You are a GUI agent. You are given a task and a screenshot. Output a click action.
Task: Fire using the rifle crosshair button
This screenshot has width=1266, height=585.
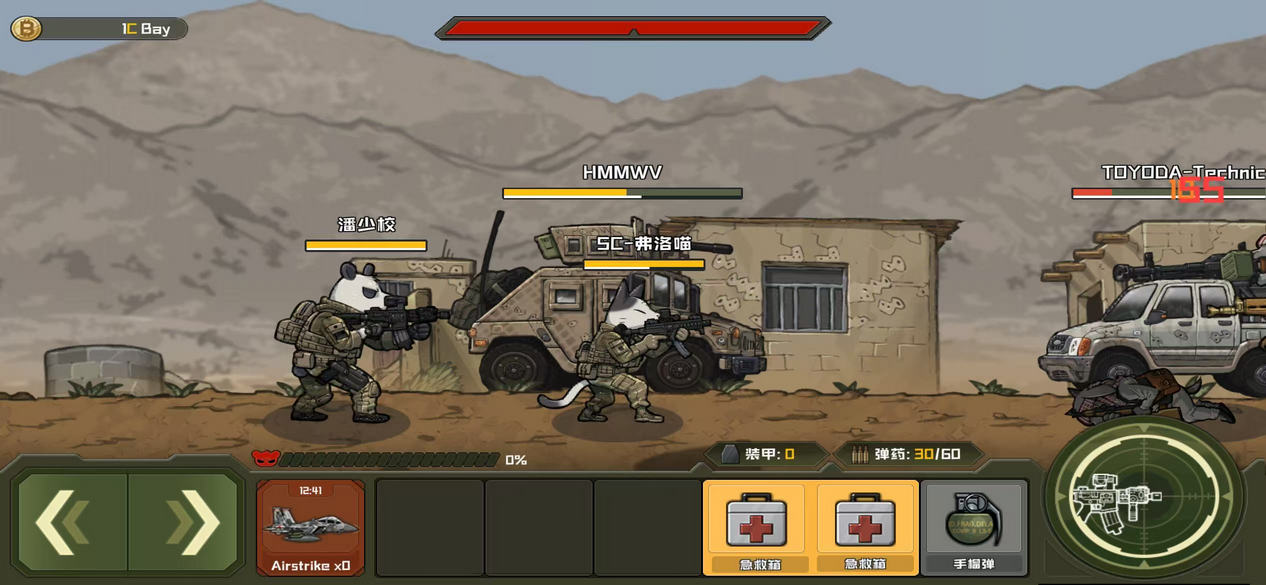coord(1143,496)
